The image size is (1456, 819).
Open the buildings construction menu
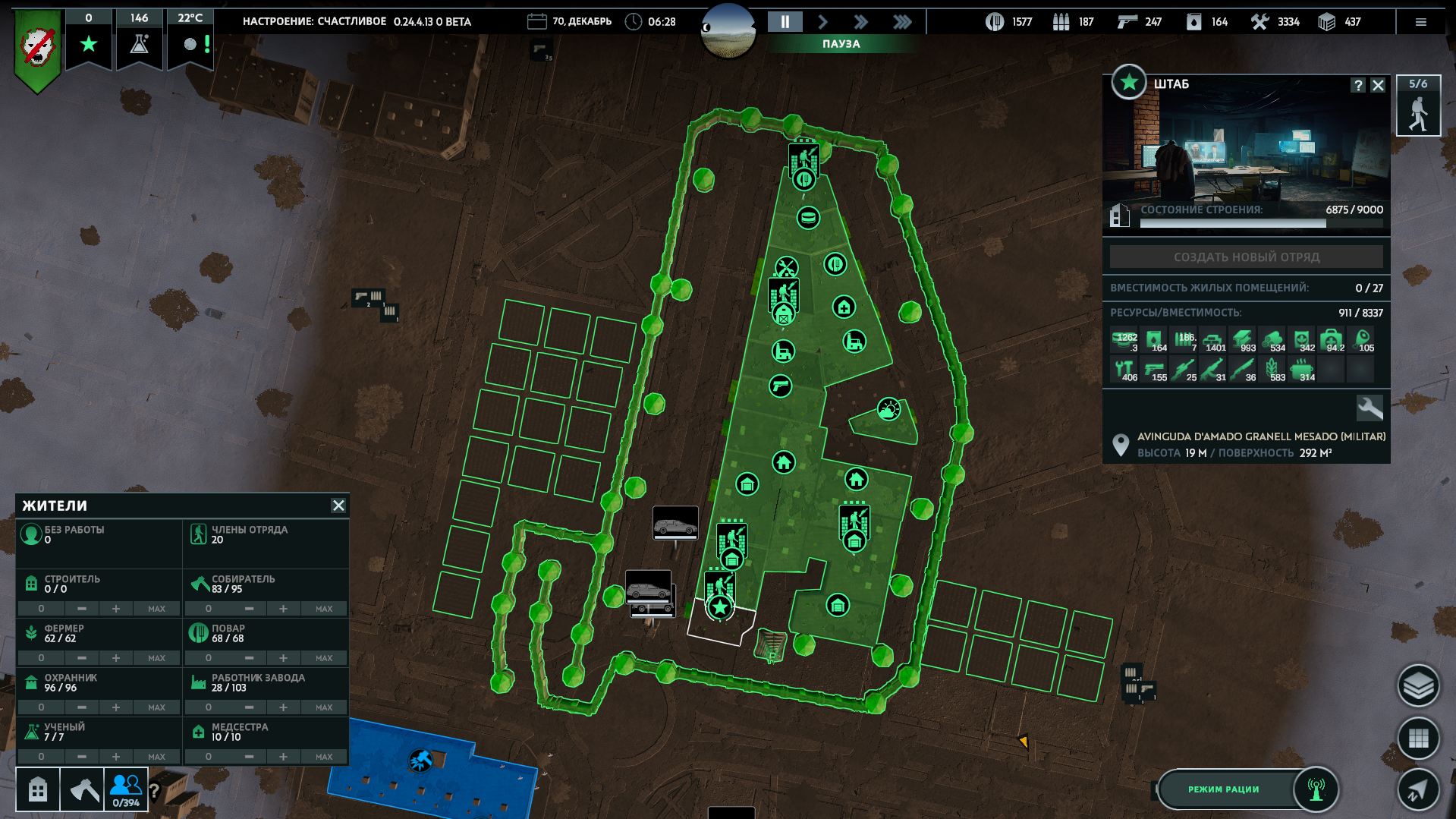pos(37,790)
